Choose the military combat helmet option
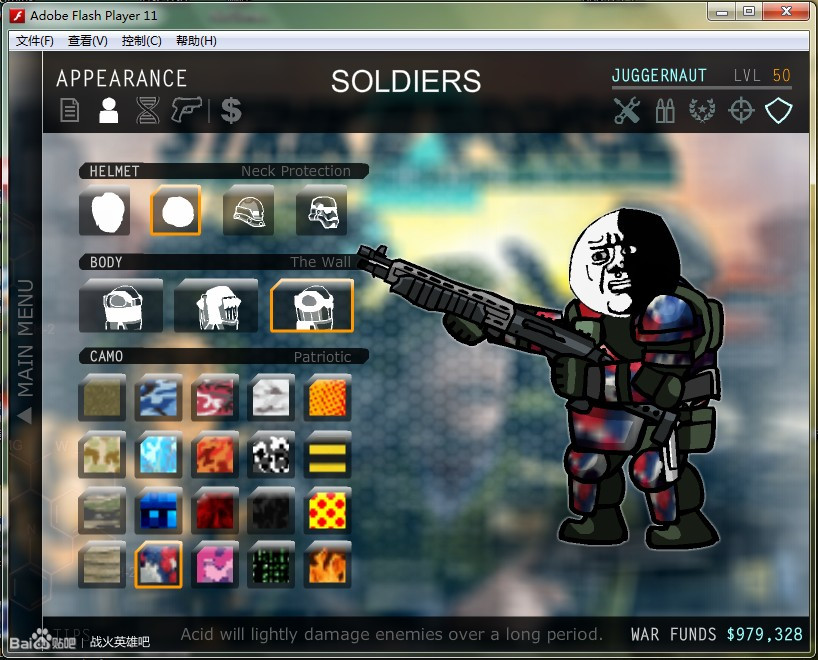Screen dimensions: 818x660 click(248, 211)
